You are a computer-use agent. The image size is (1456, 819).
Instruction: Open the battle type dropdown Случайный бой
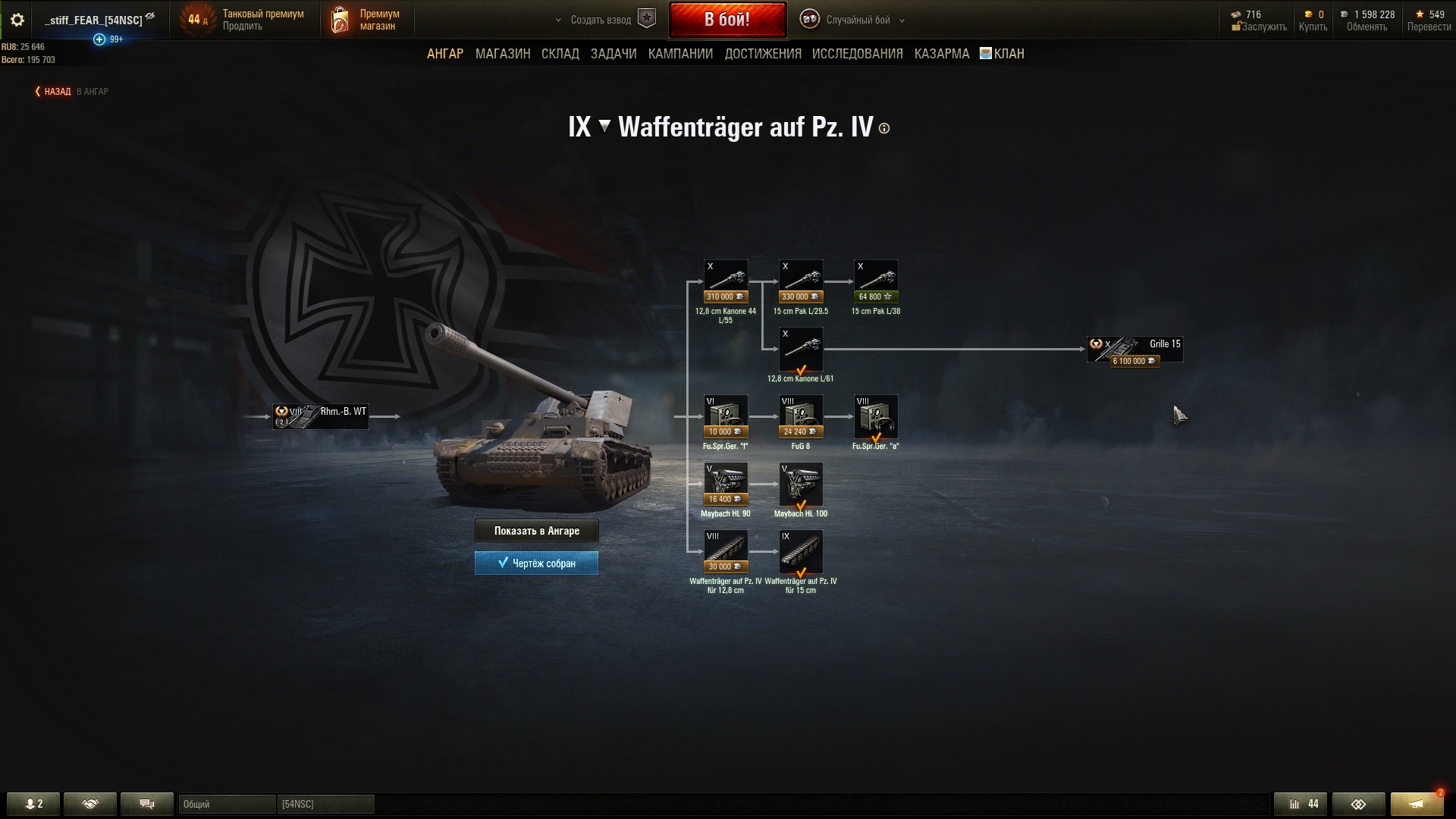[857, 20]
